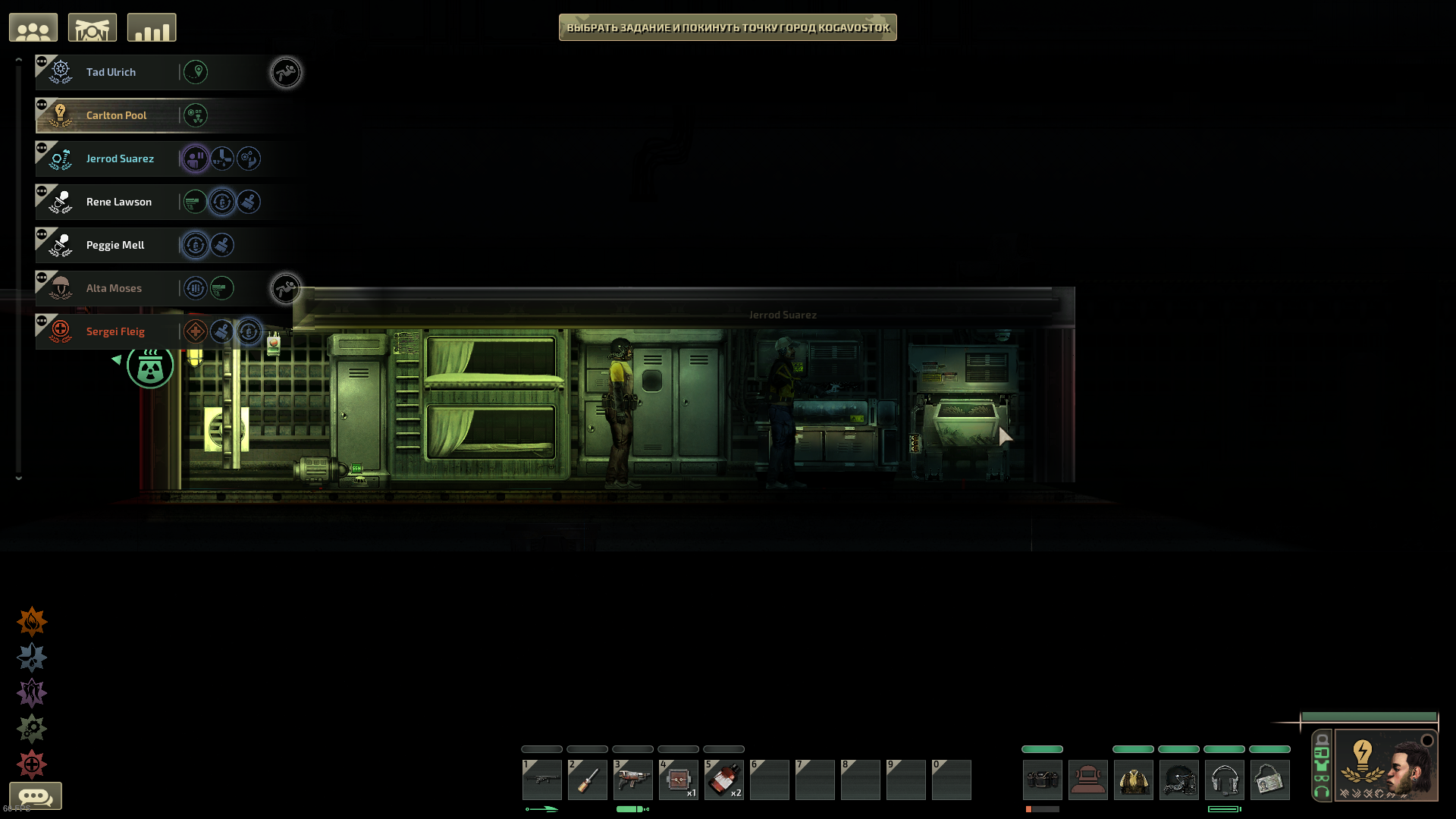This screenshot has width=1456, height=819.
Task: Open the crew management panel icon
Action: point(33,27)
